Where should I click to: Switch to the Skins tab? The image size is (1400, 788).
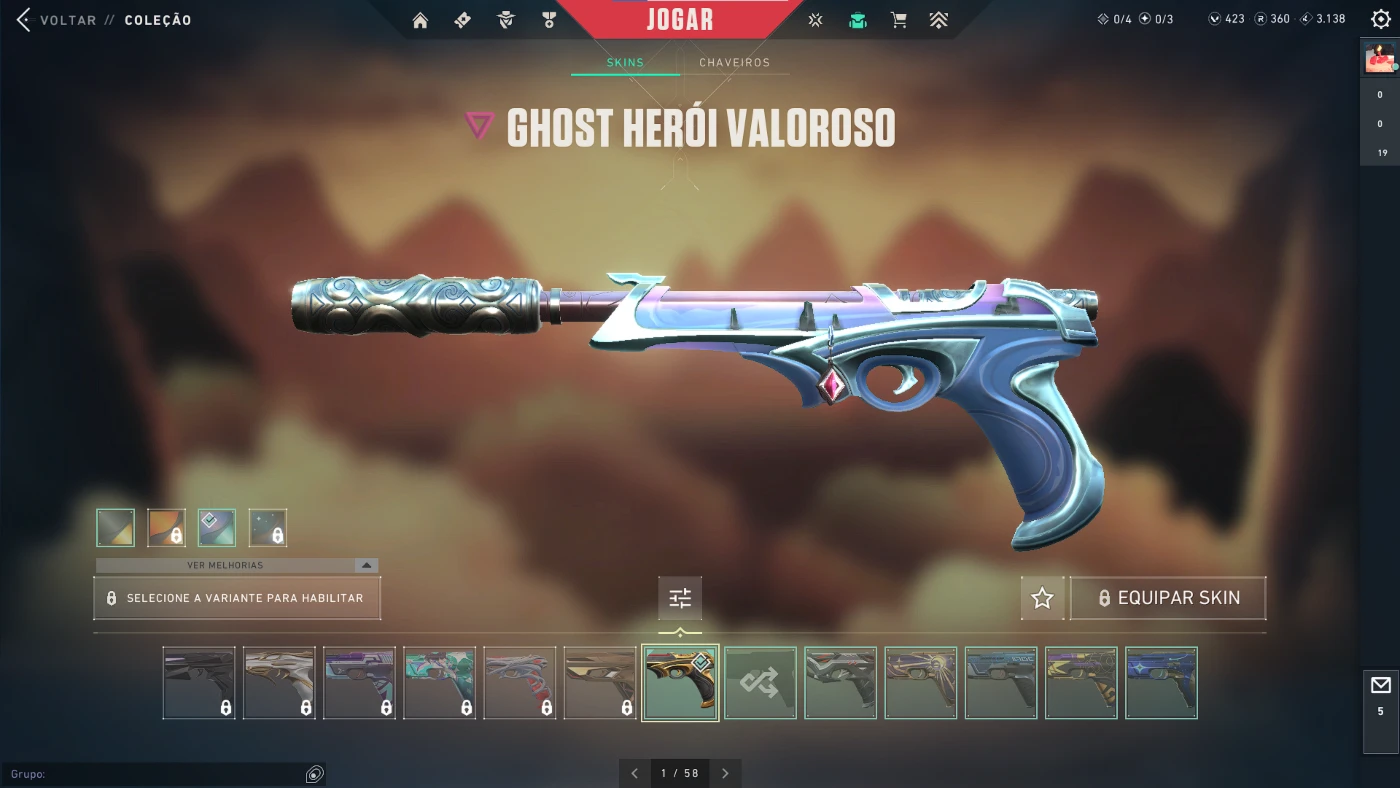625,63
